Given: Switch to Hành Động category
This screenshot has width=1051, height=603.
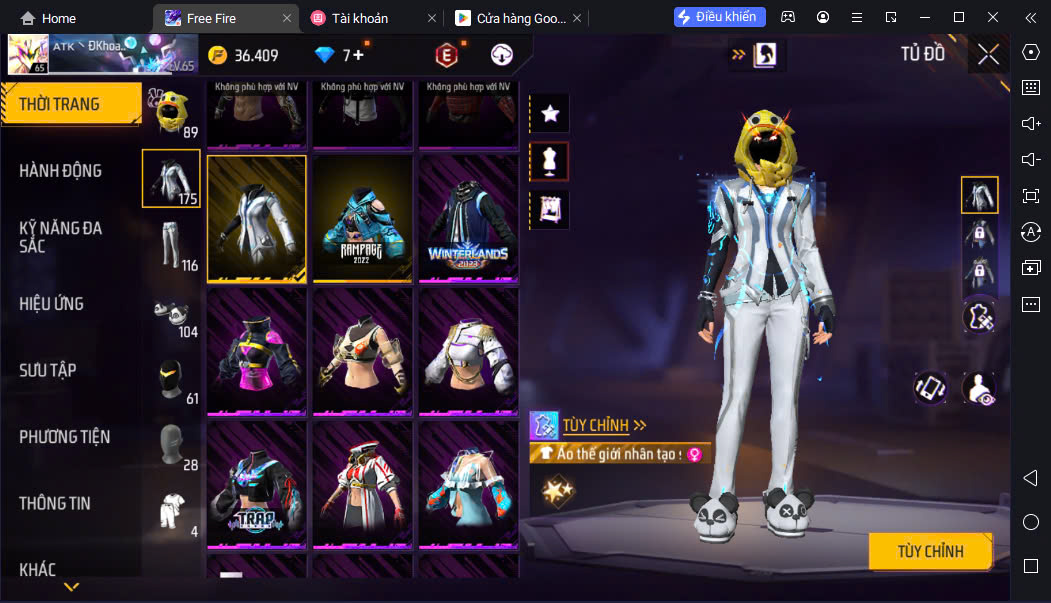Looking at the screenshot, I should click(62, 171).
